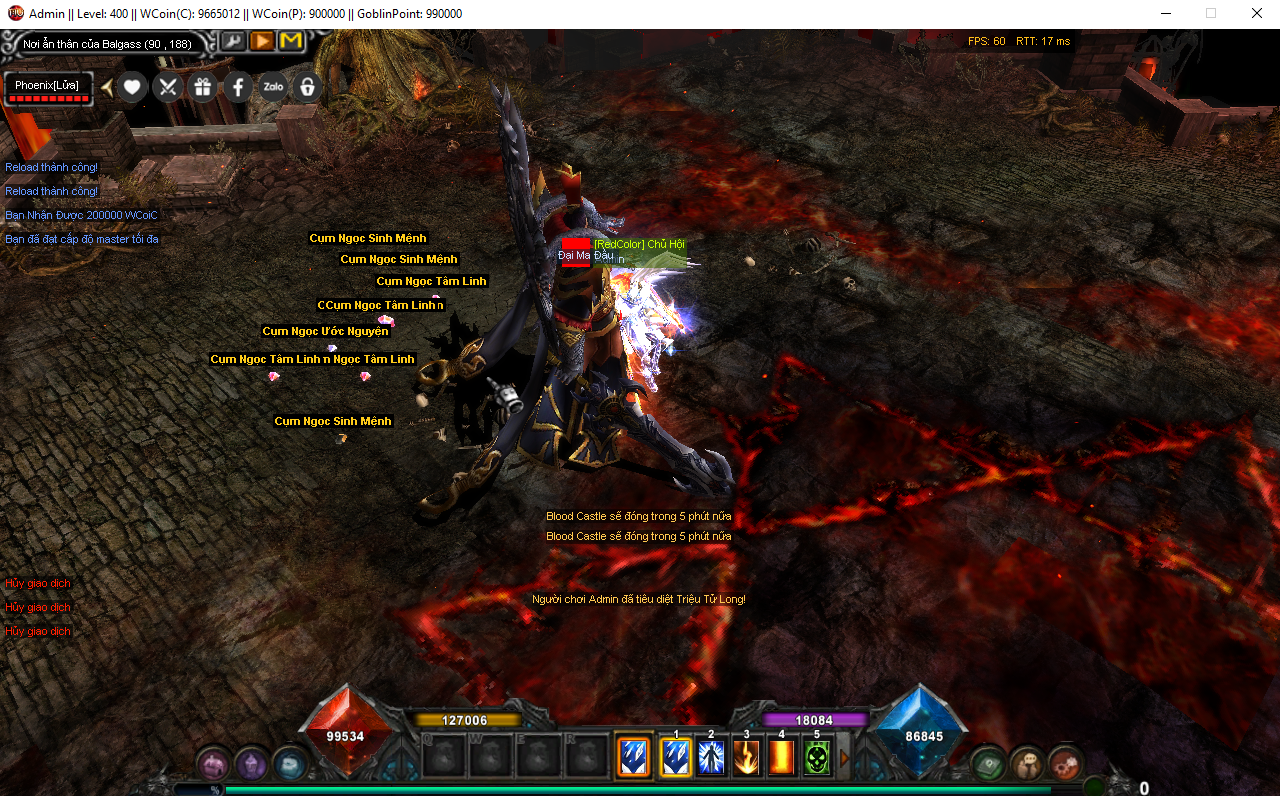Screen dimensions: 1280x796
Task: Click the wrench settings button
Action: tap(232, 41)
